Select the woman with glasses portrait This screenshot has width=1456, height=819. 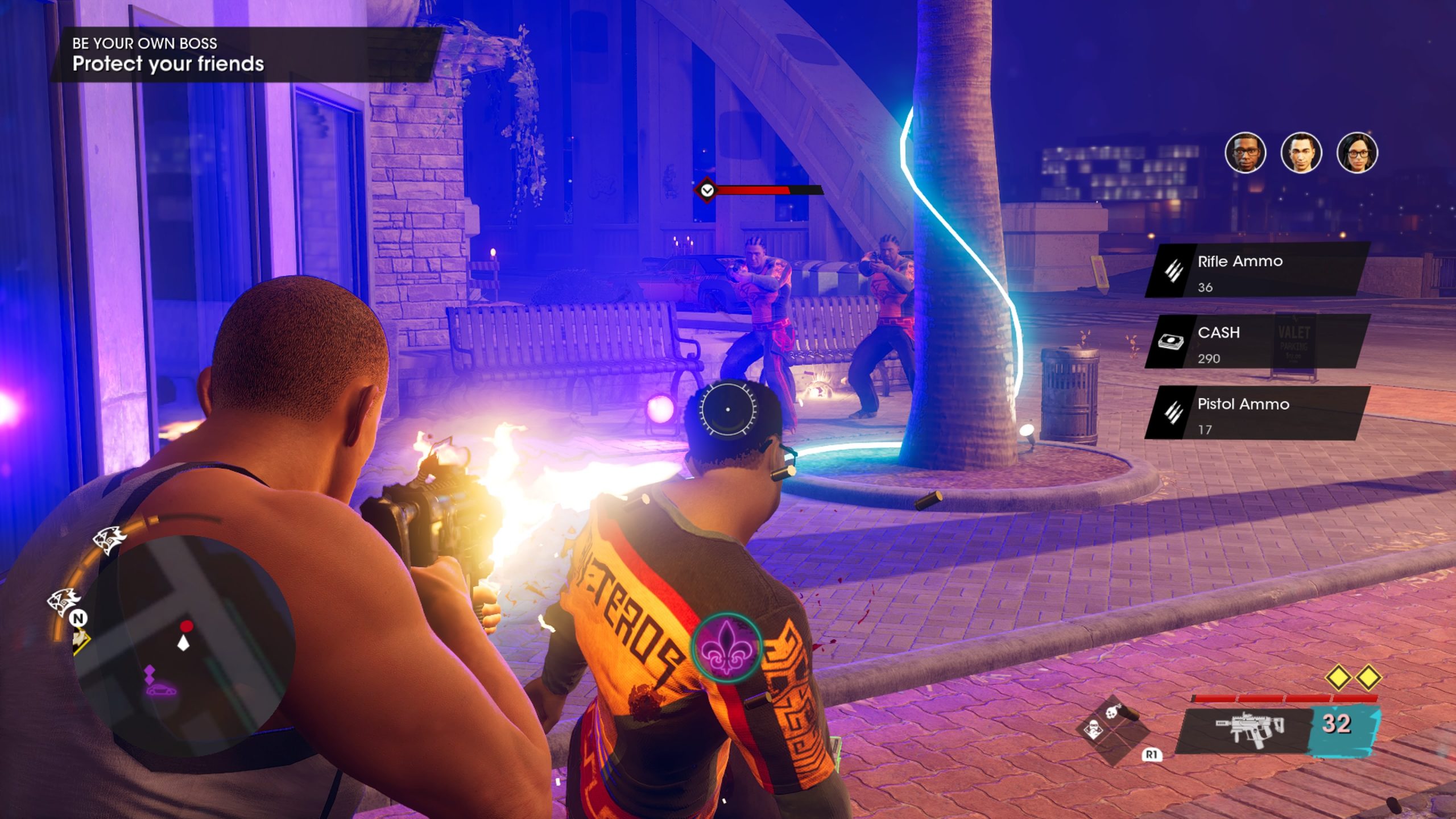pos(1356,152)
